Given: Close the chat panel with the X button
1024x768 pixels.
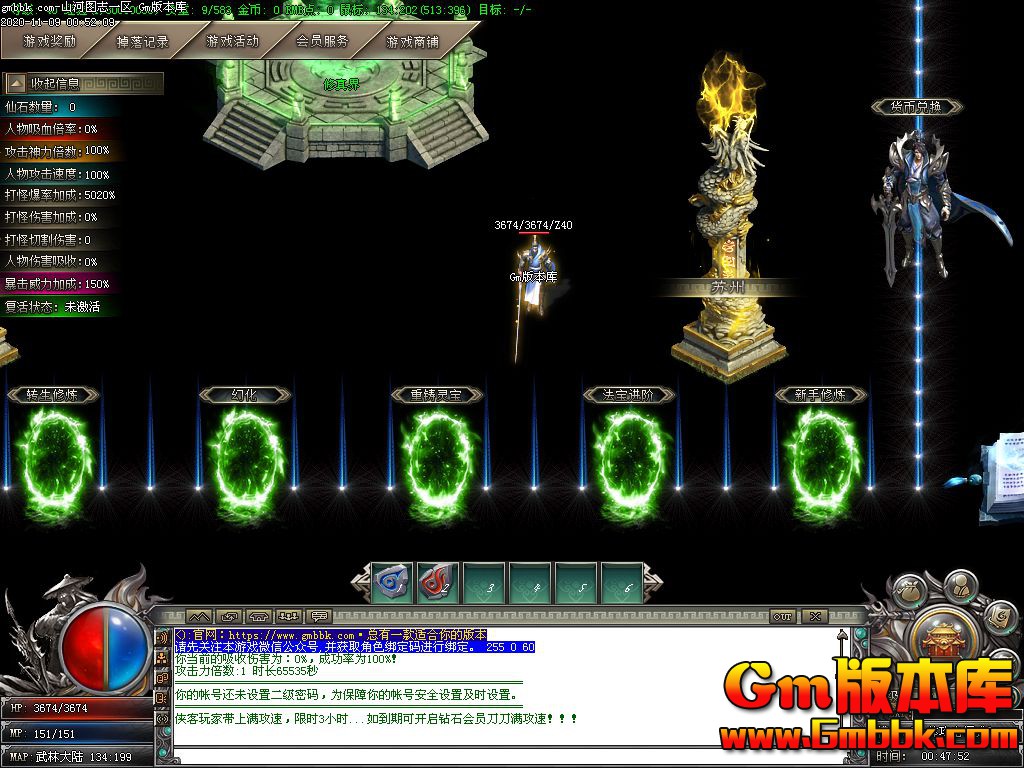Looking at the screenshot, I should 816,617.
